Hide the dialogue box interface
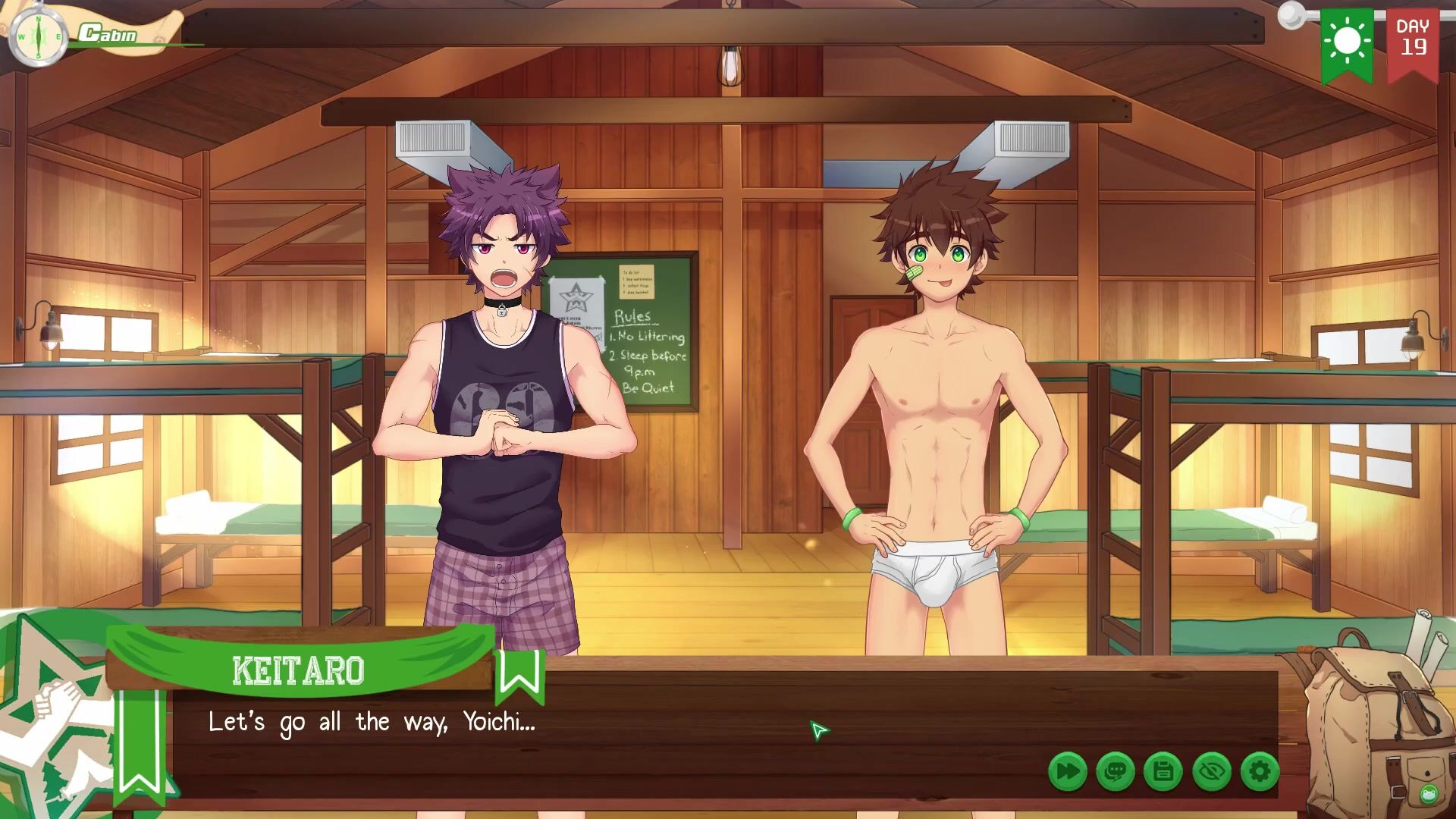Image resolution: width=1456 pixels, height=819 pixels. pyautogui.click(x=1211, y=772)
